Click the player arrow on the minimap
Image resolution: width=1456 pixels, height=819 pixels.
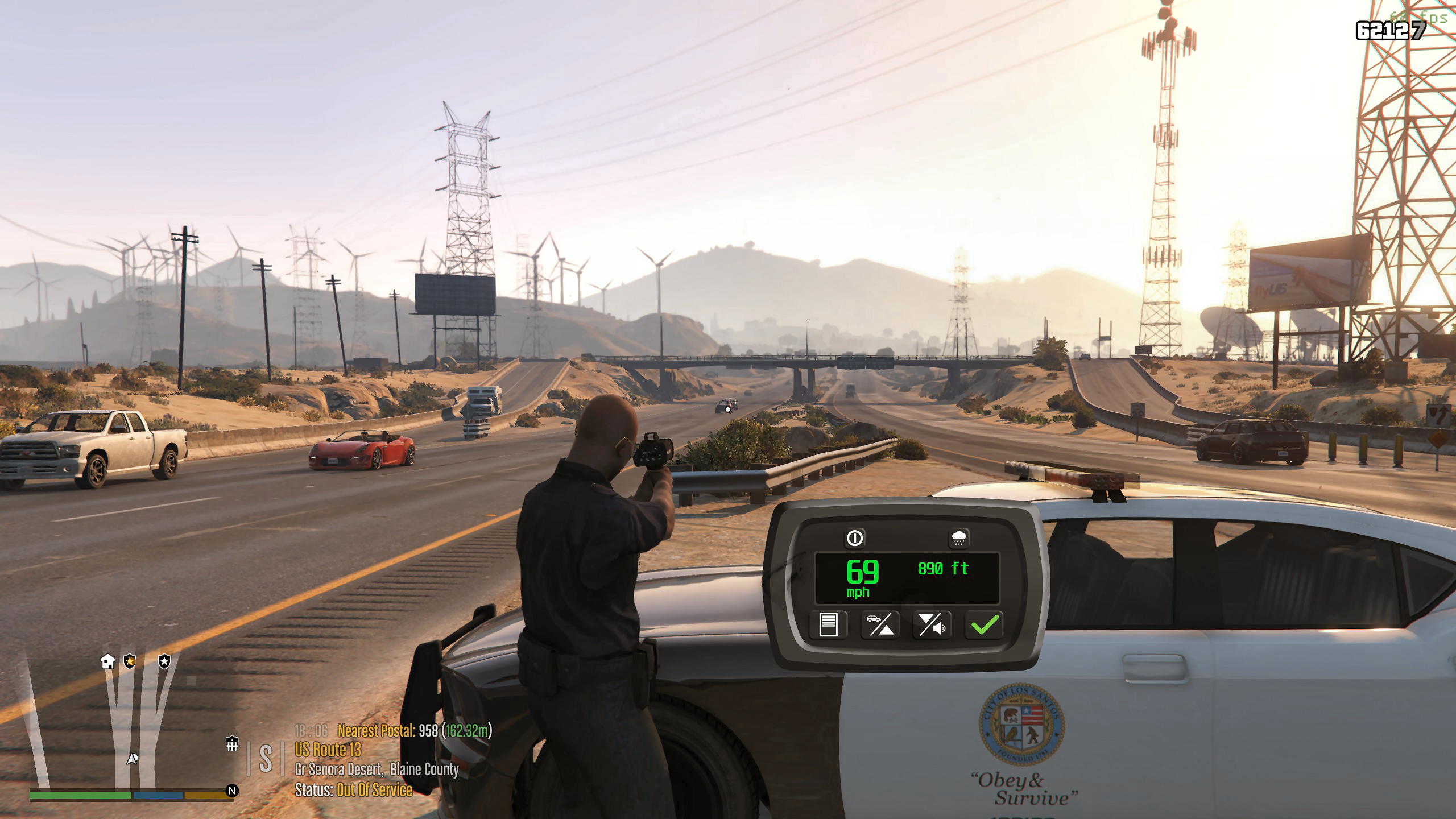(x=132, y=758)
